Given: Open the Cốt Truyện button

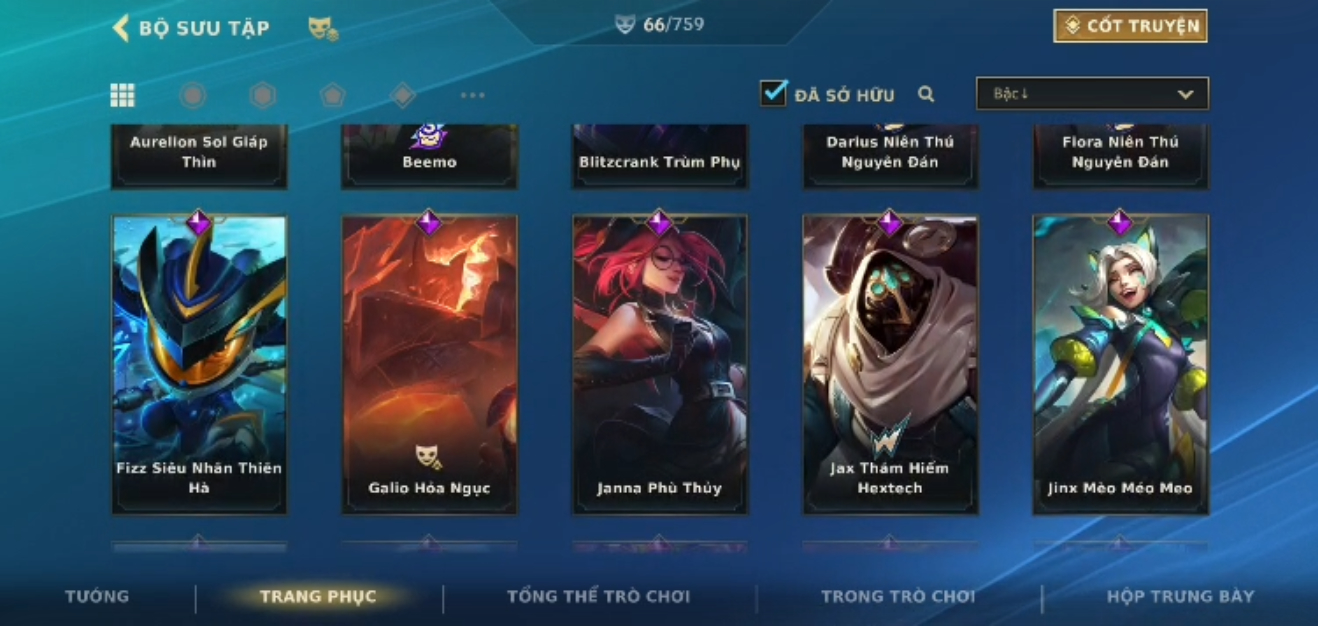Looking at the screenshot, I should 1130,26.
